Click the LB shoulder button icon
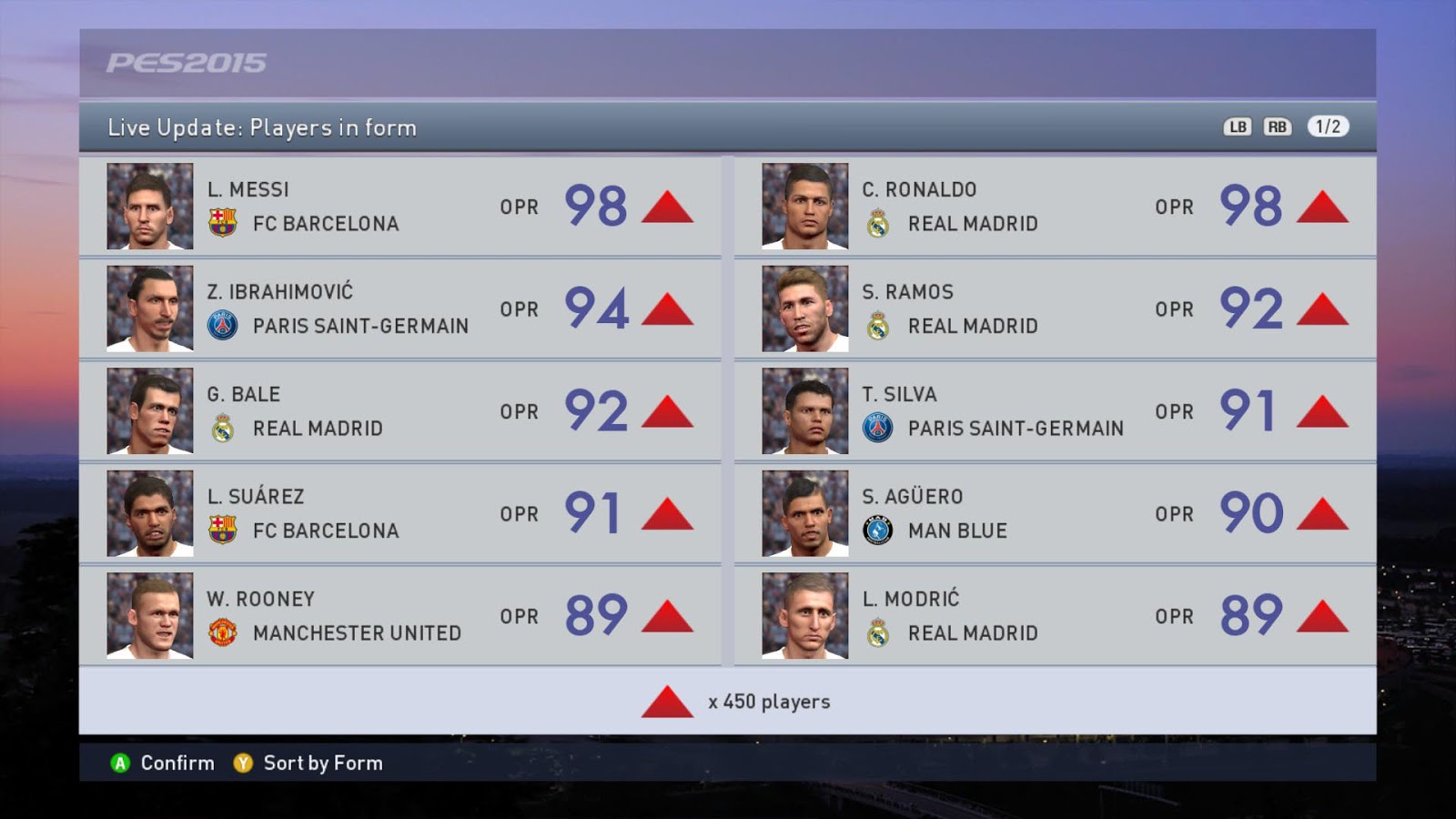 coord(1236,127)
